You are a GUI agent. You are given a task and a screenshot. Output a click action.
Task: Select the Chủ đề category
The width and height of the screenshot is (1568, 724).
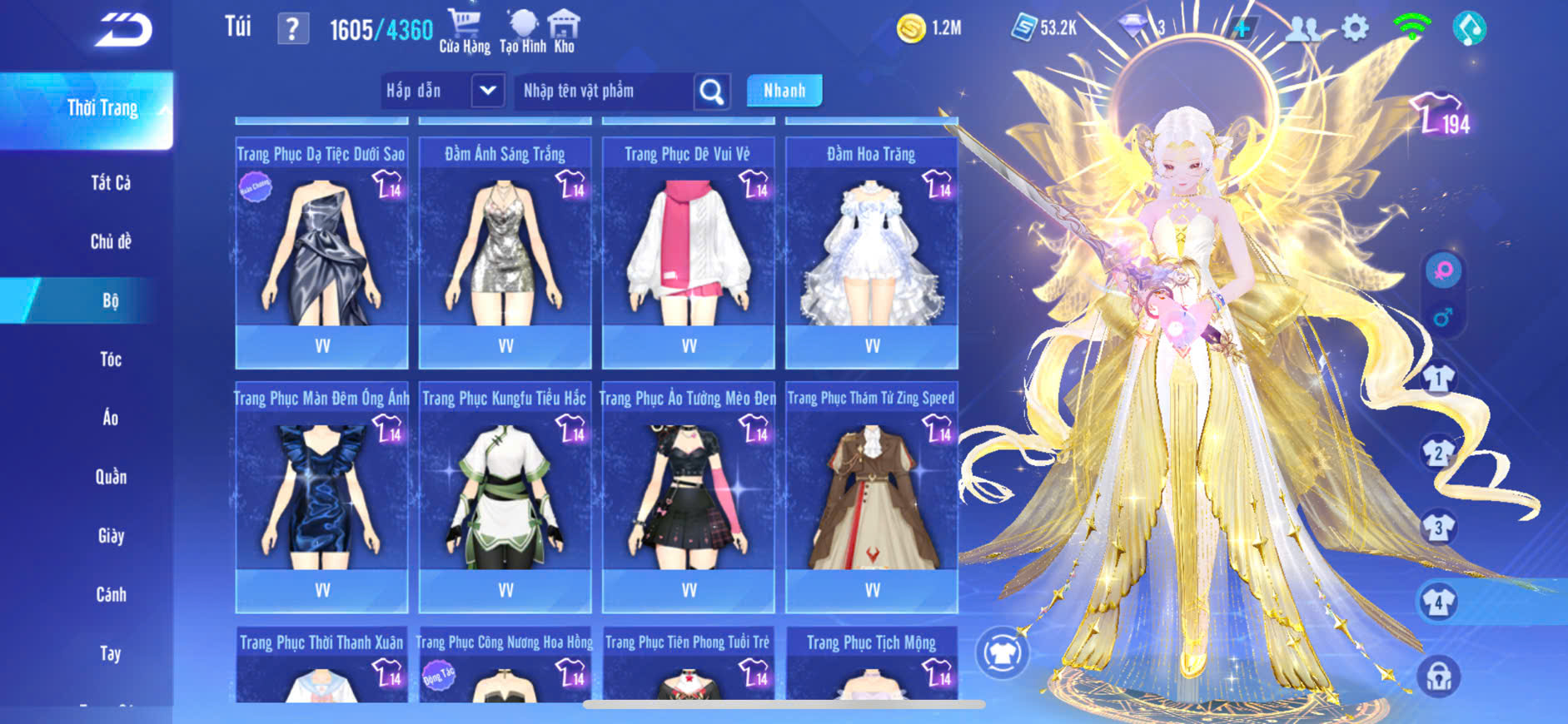pos(111,242)
